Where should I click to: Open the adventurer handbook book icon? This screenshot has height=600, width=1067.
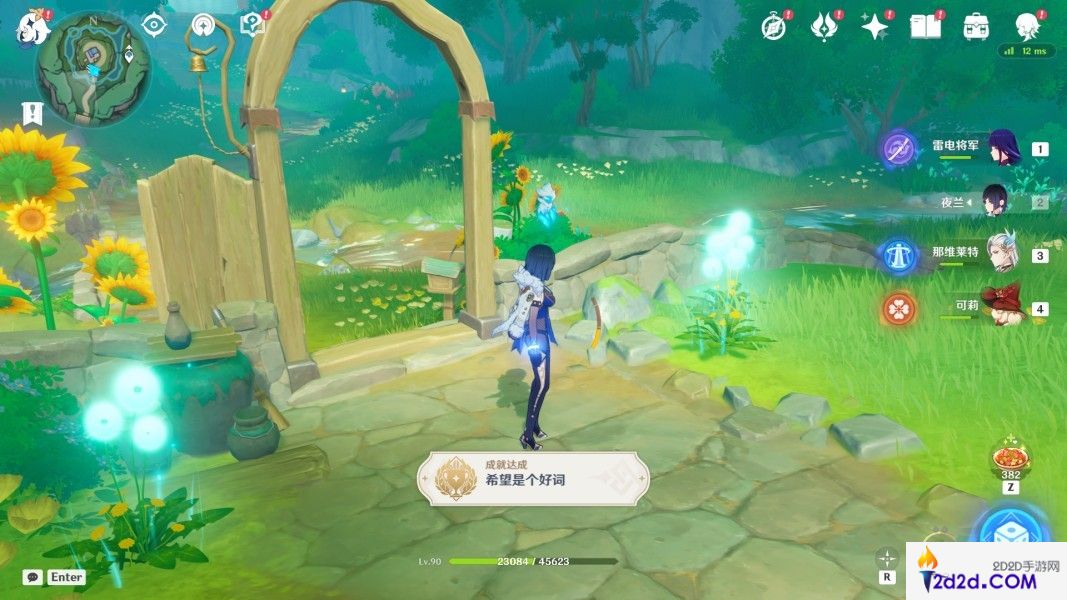925,27
